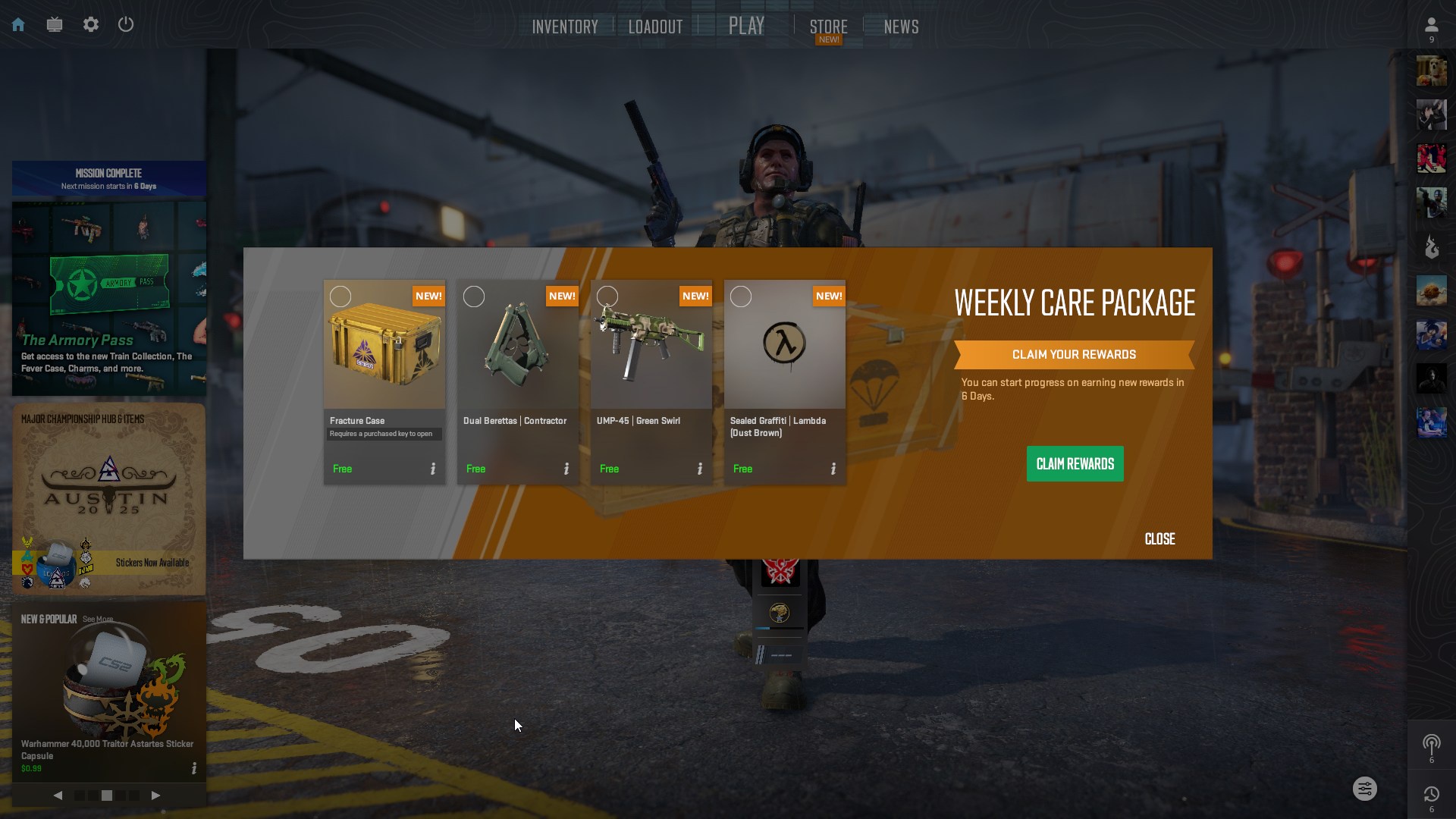
Task: Close the Weekly Care Package dialog
Action: tap(1159, 538)
